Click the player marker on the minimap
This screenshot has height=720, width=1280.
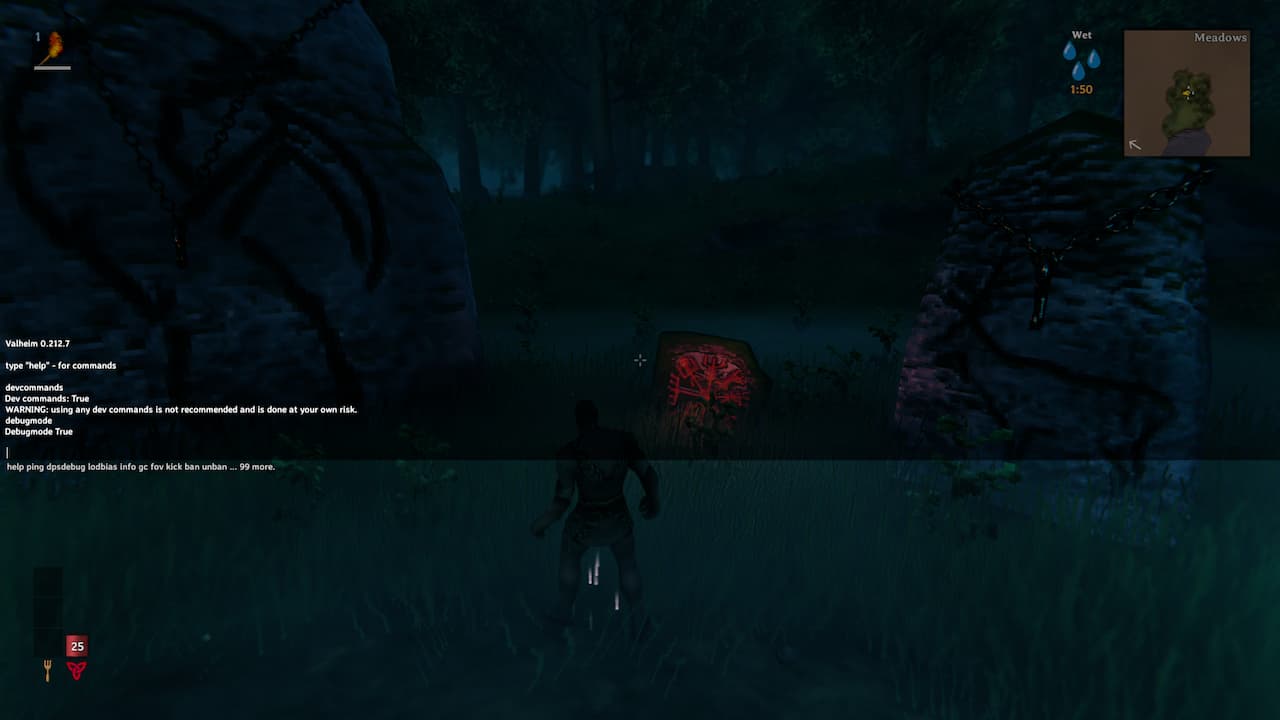coord(1186,93)
